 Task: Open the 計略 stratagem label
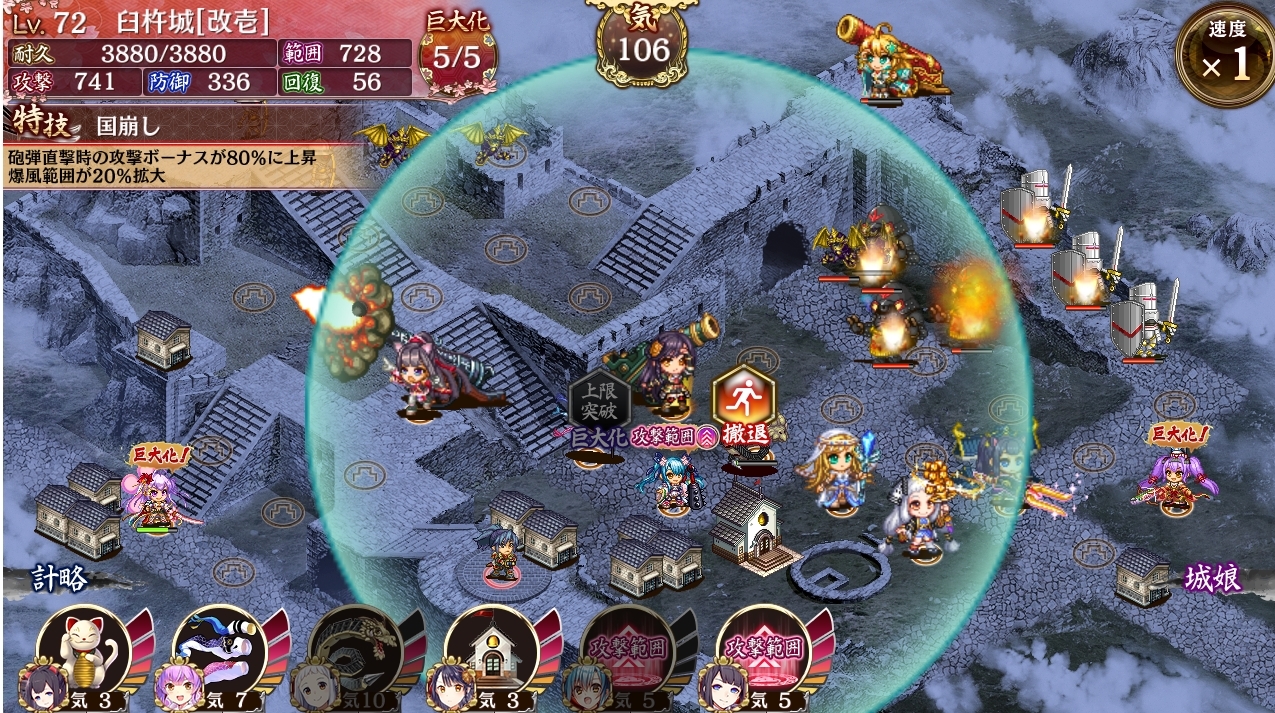(x=60, y=578)
